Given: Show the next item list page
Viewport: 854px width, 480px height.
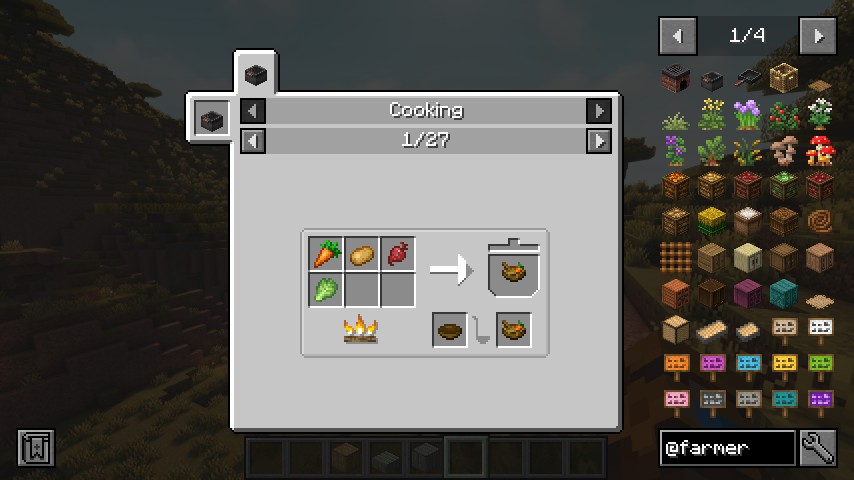Looking at the screenshot, I should tap(818, 37).
